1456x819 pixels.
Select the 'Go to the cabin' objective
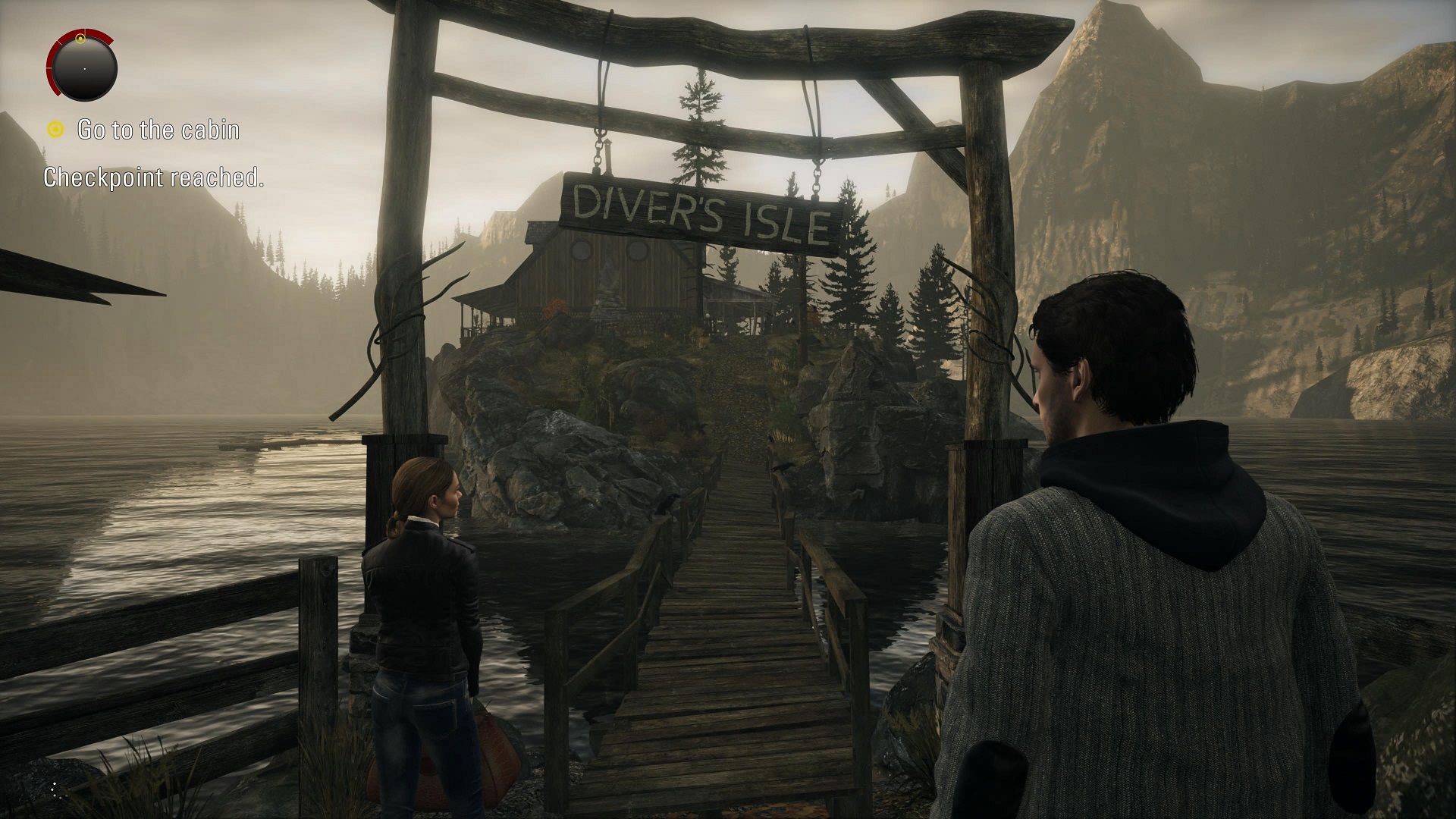pos(158,130)
